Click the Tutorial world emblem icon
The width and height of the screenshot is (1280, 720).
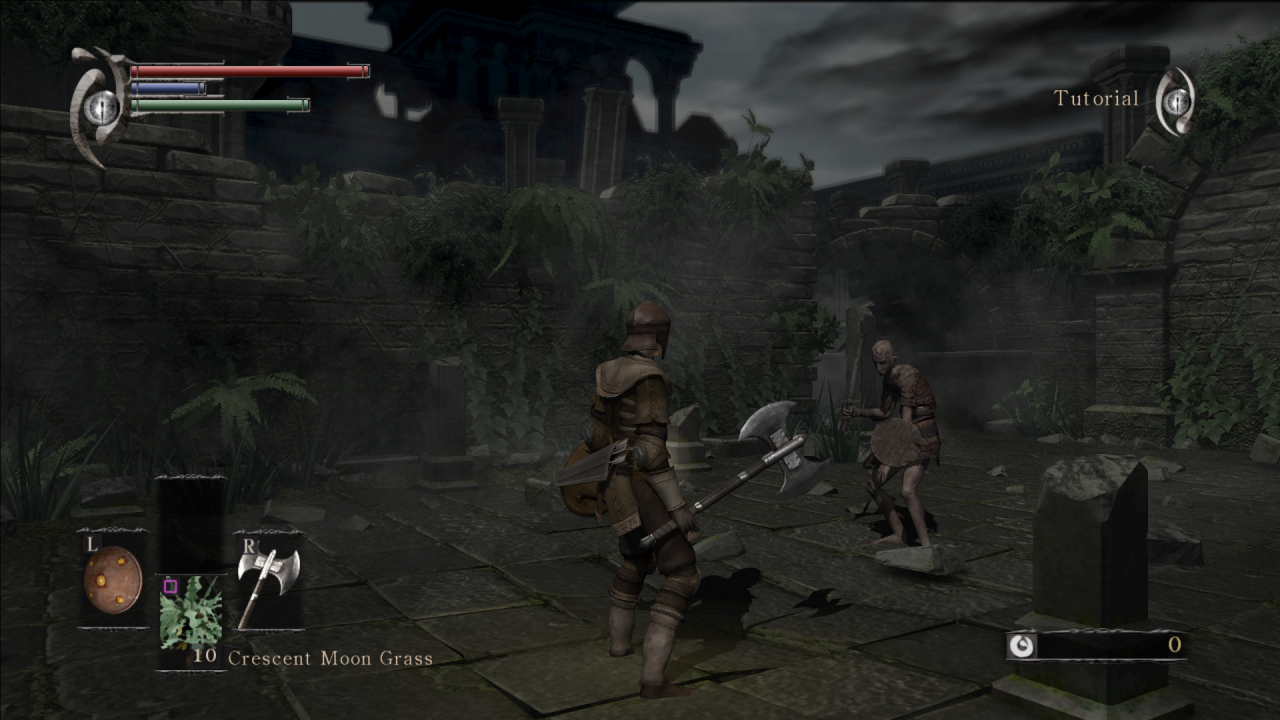pos(1176,100)
